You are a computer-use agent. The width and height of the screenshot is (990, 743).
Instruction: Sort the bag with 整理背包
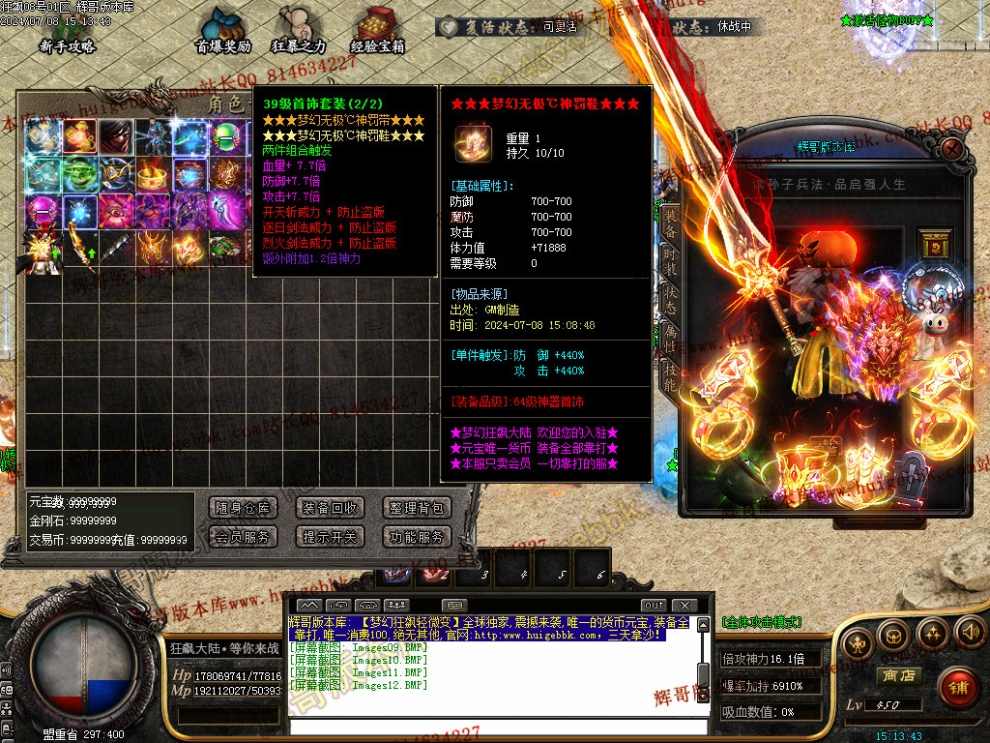(420, 508)
